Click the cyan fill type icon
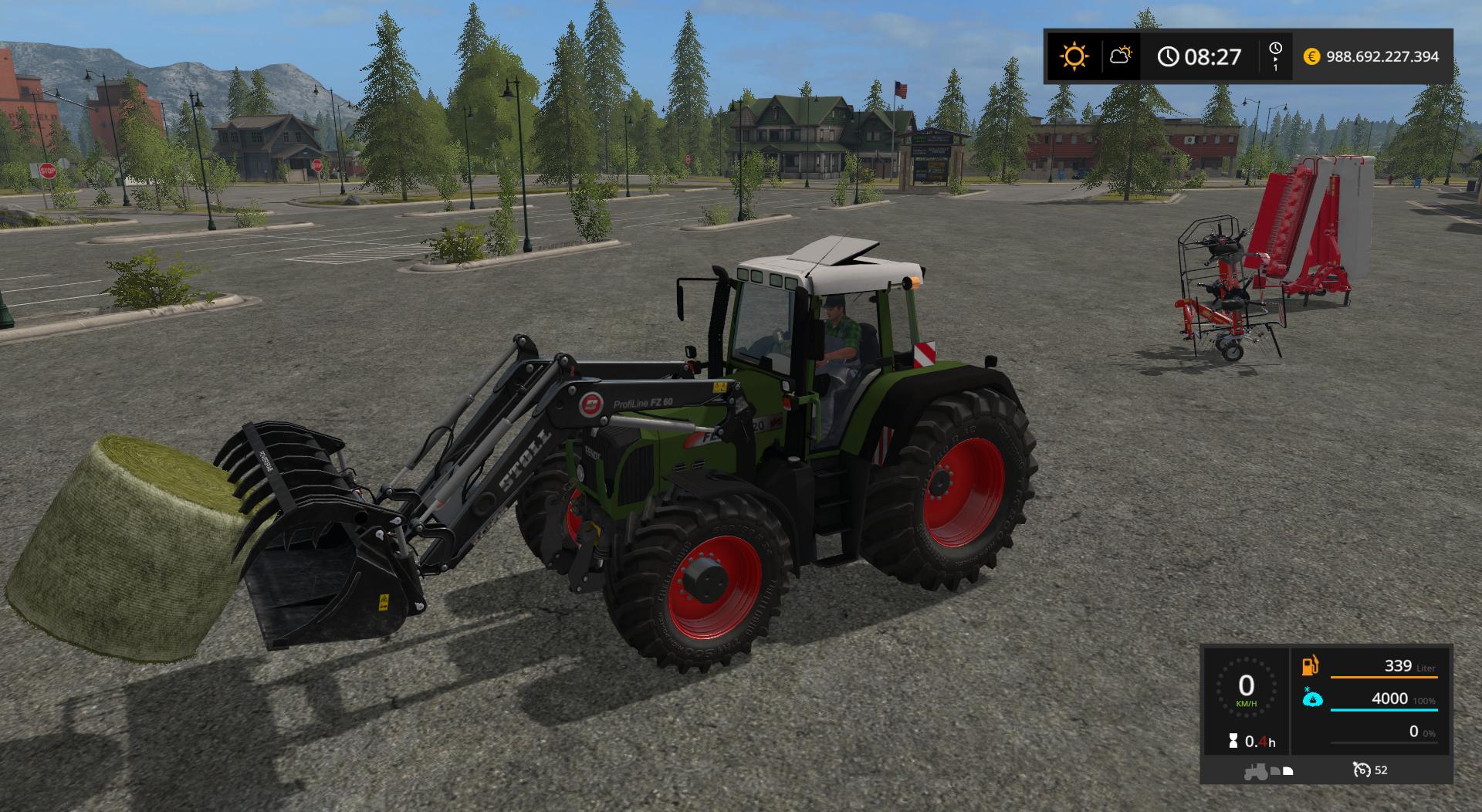This screenshot has width=1482, height=812. [x=1311, y=698]
